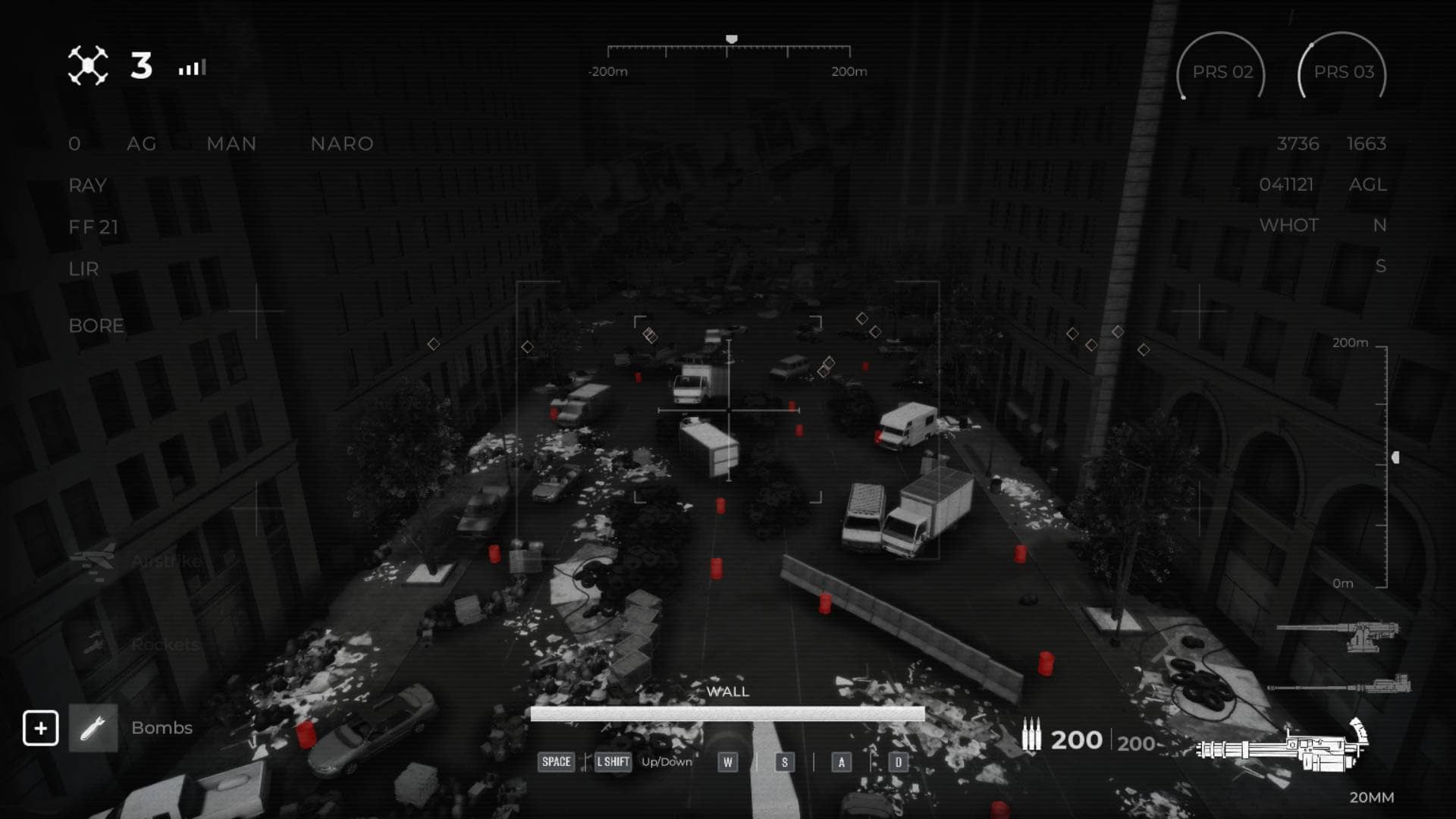
Task: Click the PRS 03 gauge
Action: coord(1342,71)
